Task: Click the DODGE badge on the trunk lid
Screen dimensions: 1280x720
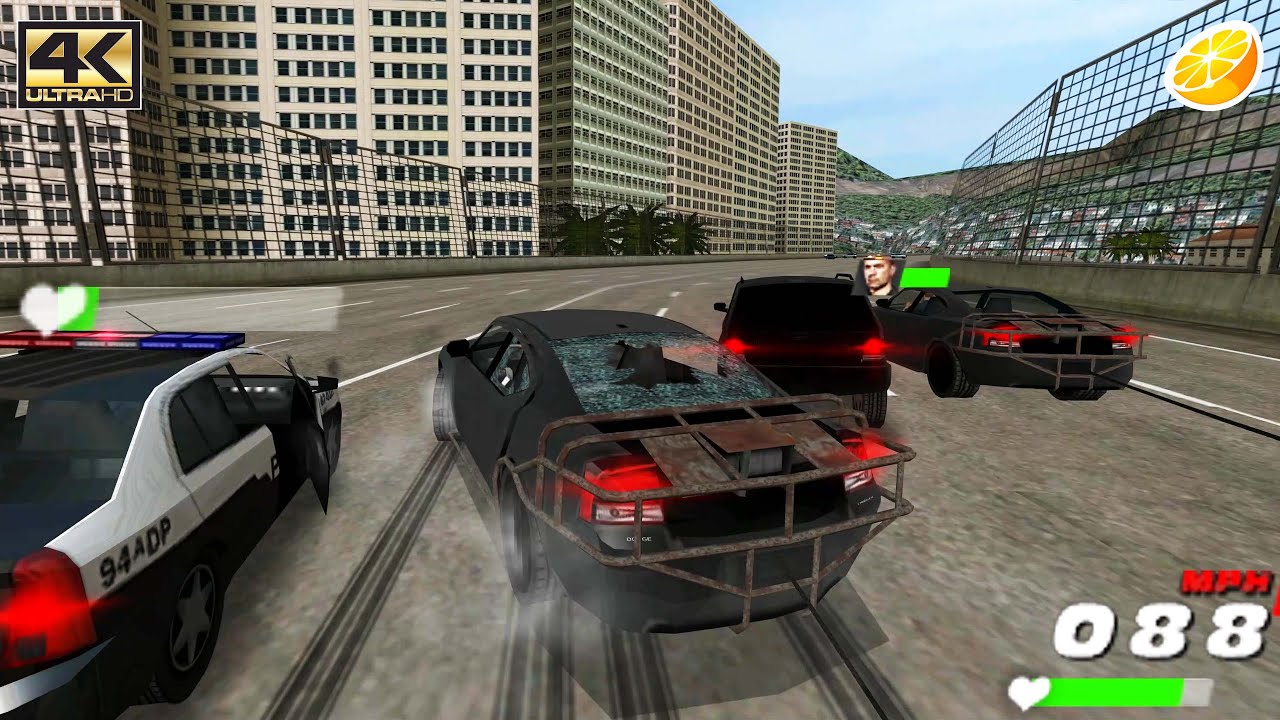Action: (x=638, y=539)
